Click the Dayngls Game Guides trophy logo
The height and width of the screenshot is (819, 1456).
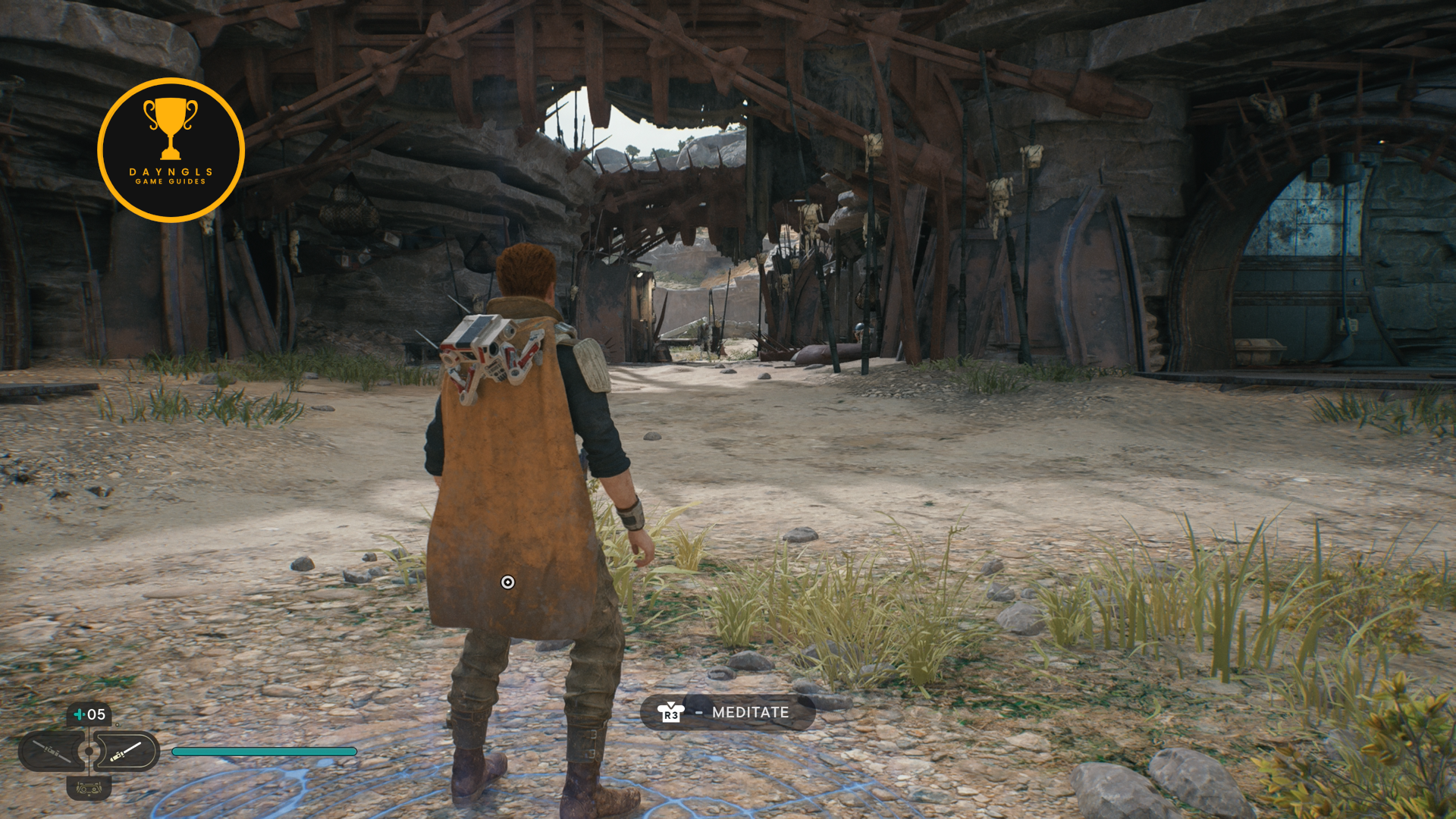[x=171, y=150]
